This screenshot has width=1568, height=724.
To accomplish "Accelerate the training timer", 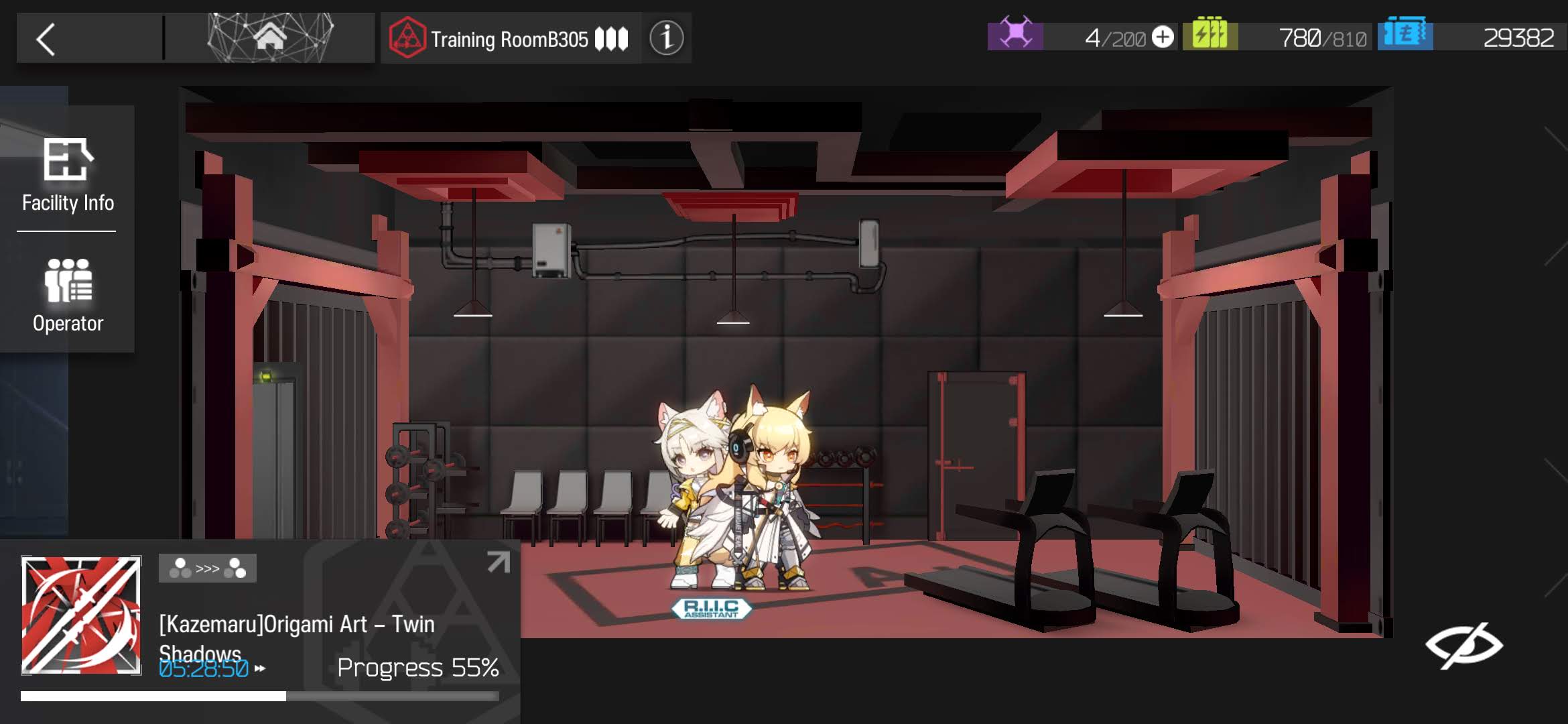I will coord(260,668).
